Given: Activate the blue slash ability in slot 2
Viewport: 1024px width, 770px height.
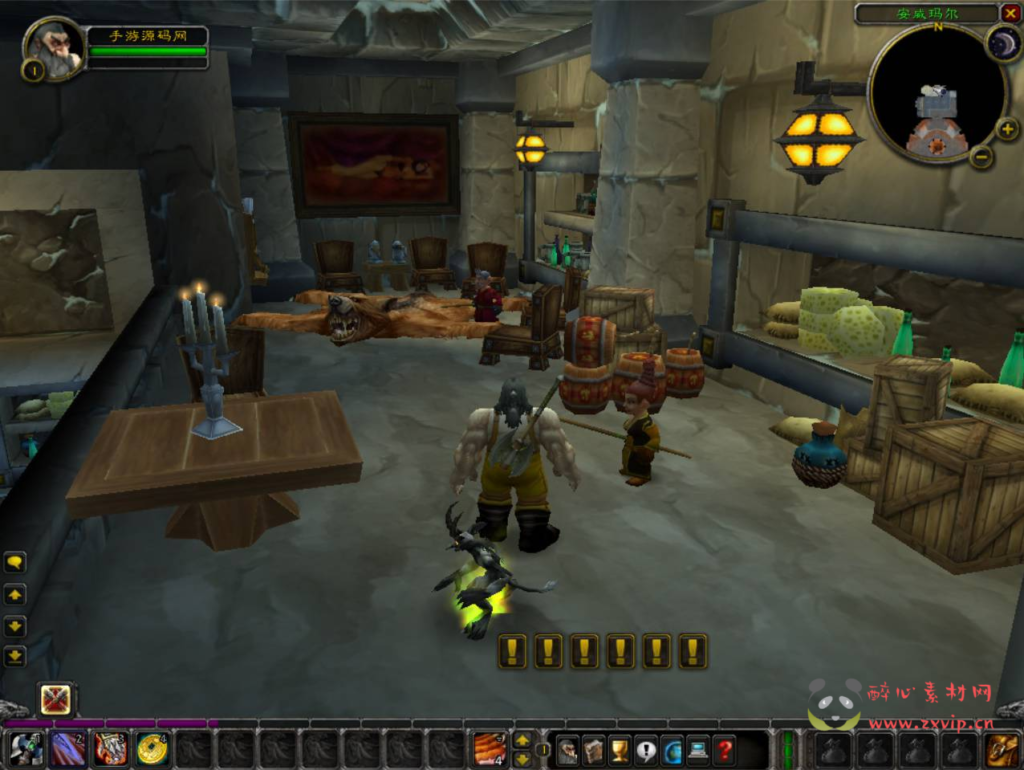Looking at the screenshot, I should pyautogui.click(x=68, y=749).
